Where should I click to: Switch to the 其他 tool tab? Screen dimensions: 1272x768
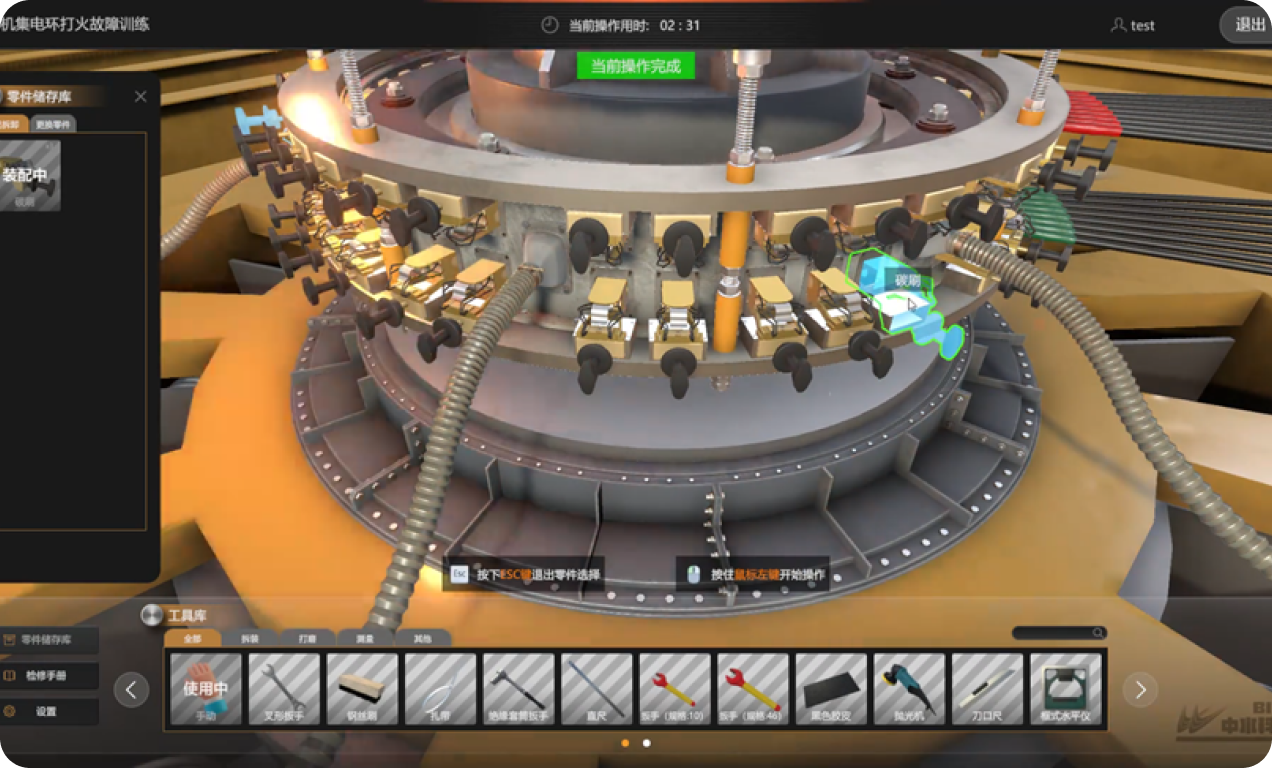point(422,638)
